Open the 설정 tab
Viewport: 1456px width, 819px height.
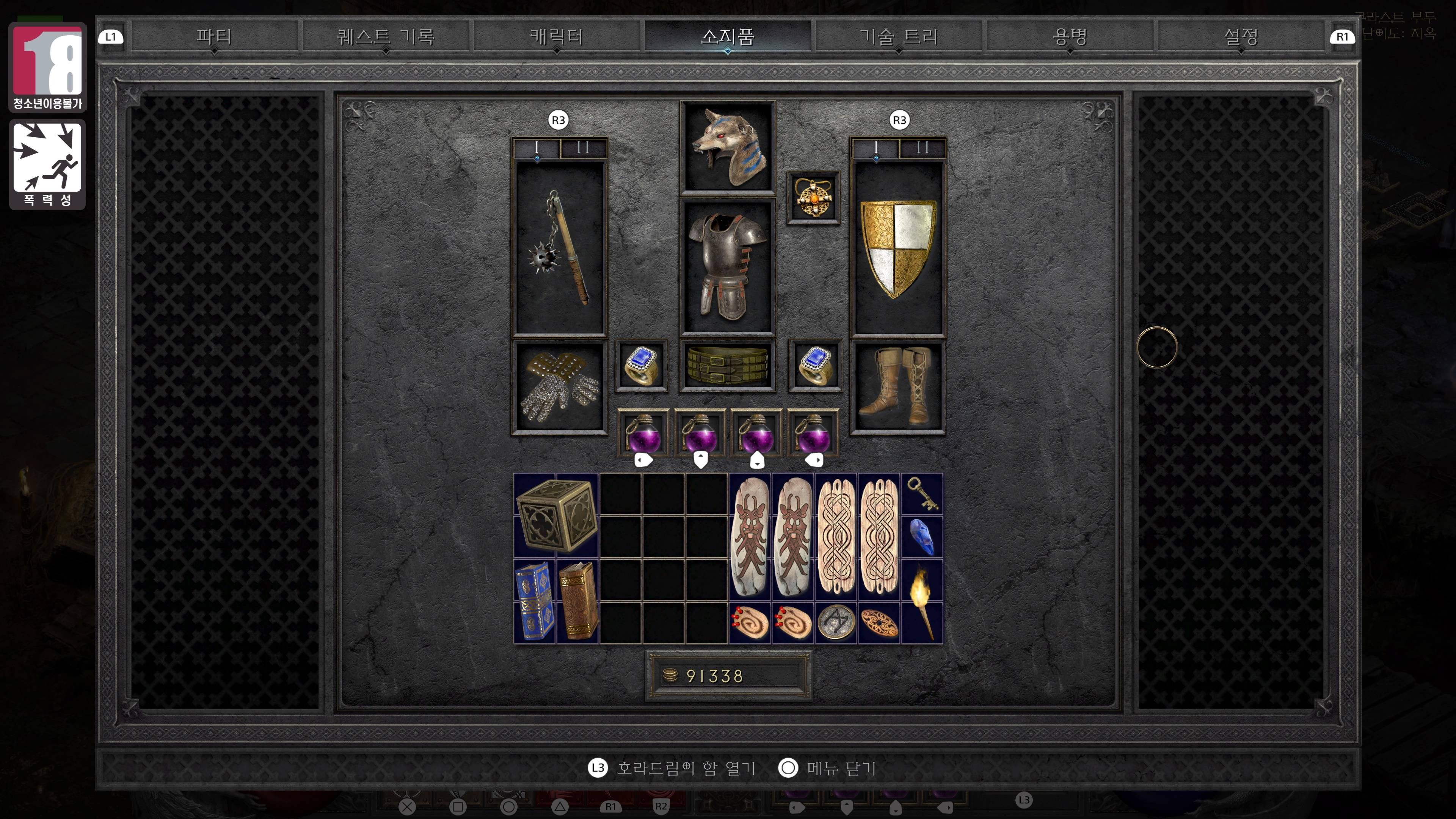point(1241,37)
